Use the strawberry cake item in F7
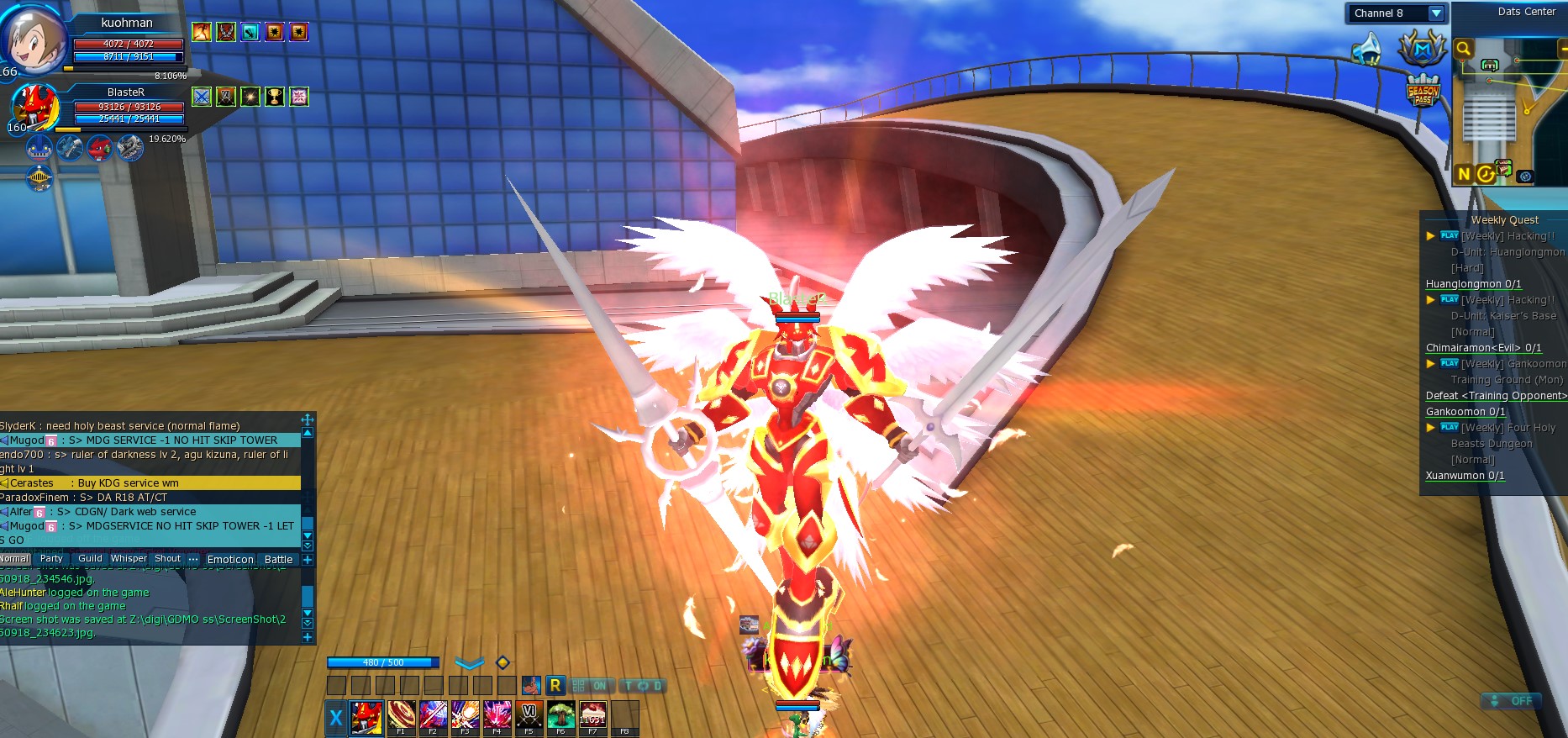Screen dimensions: 1568x738 coord(592,717)
